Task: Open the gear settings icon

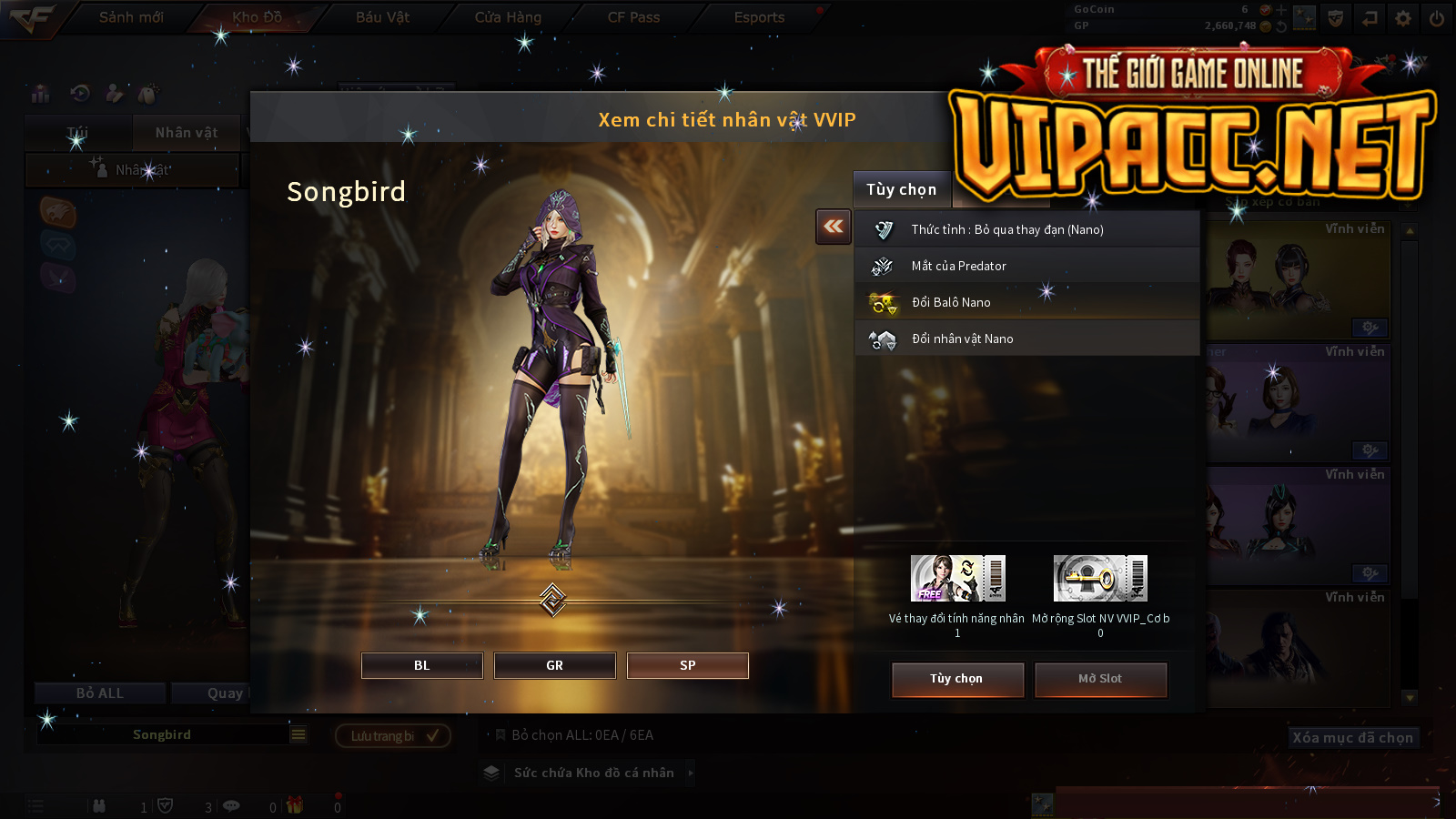Action: pyautogui.click(x=1403, y=18)
